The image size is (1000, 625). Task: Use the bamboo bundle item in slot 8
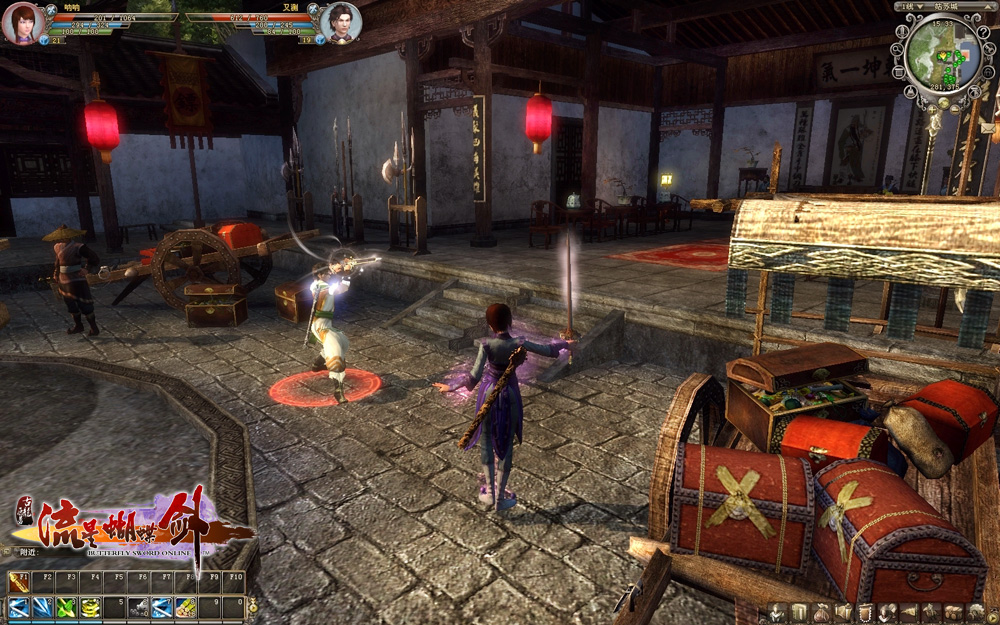(186, 606)
